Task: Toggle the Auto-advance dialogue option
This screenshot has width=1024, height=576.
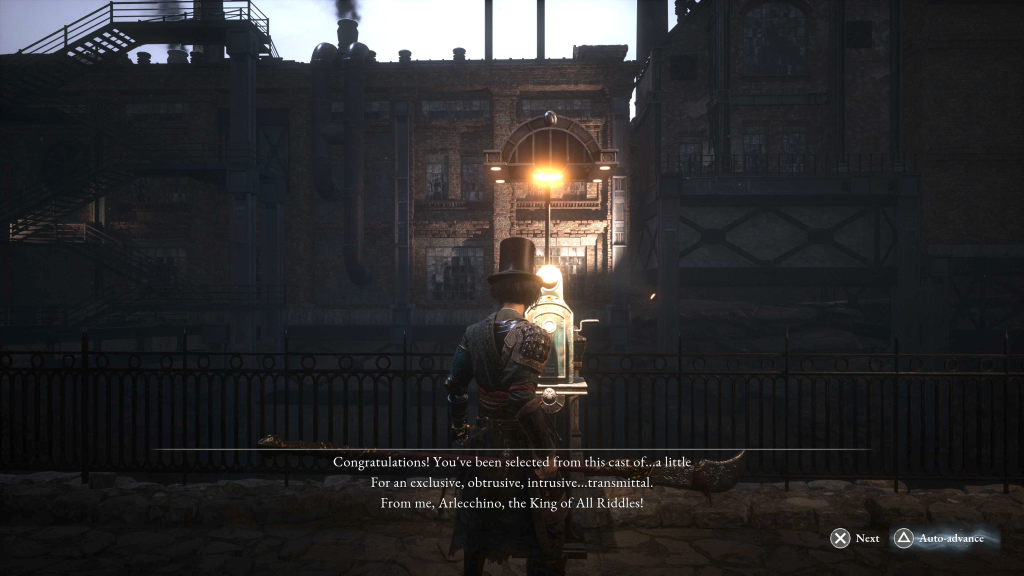Action: coord(940,538)
